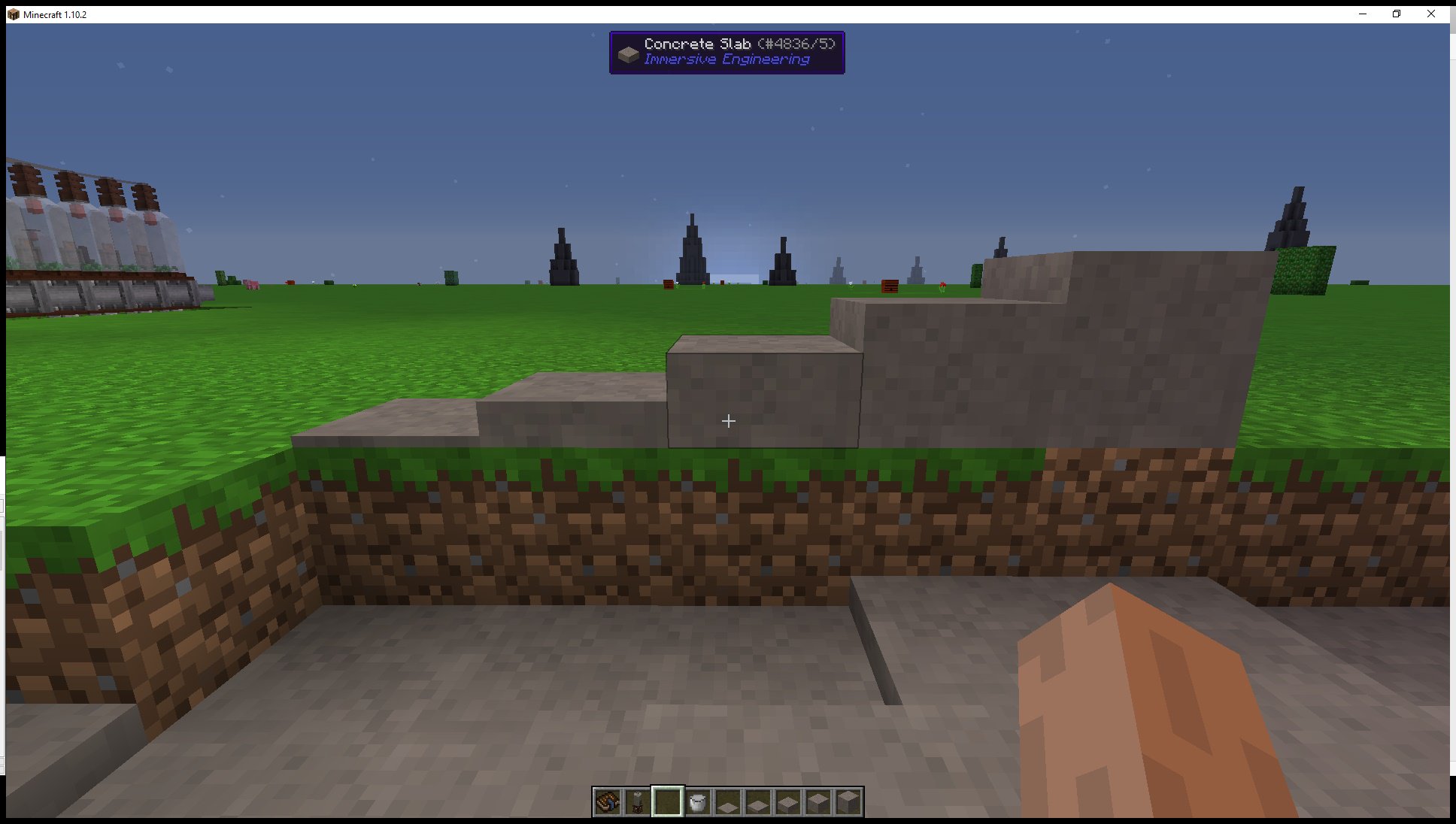The height and width of the screenshot is (824, 1456).
Task: Click the crosshair at the center of the screen
Action: pos(728,421)
